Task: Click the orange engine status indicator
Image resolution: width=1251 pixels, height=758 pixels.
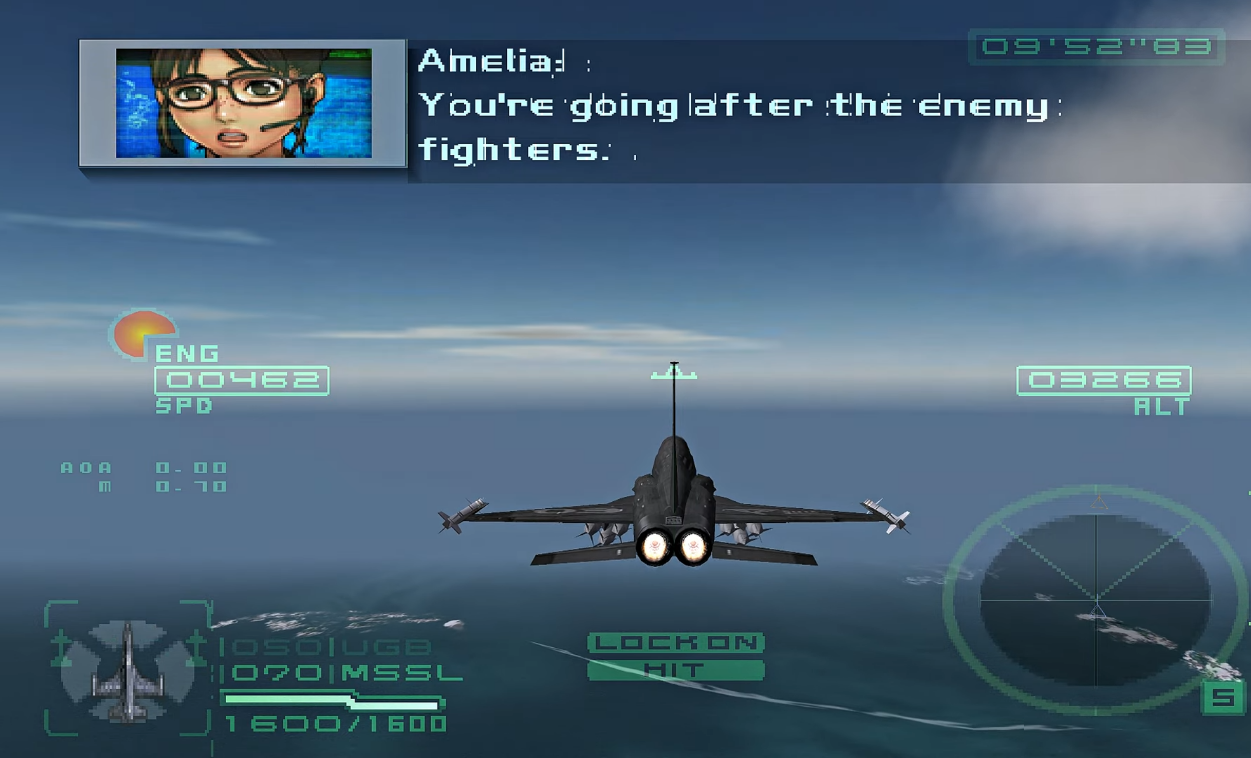Action: pyautogui.click(x=142, y=334)
